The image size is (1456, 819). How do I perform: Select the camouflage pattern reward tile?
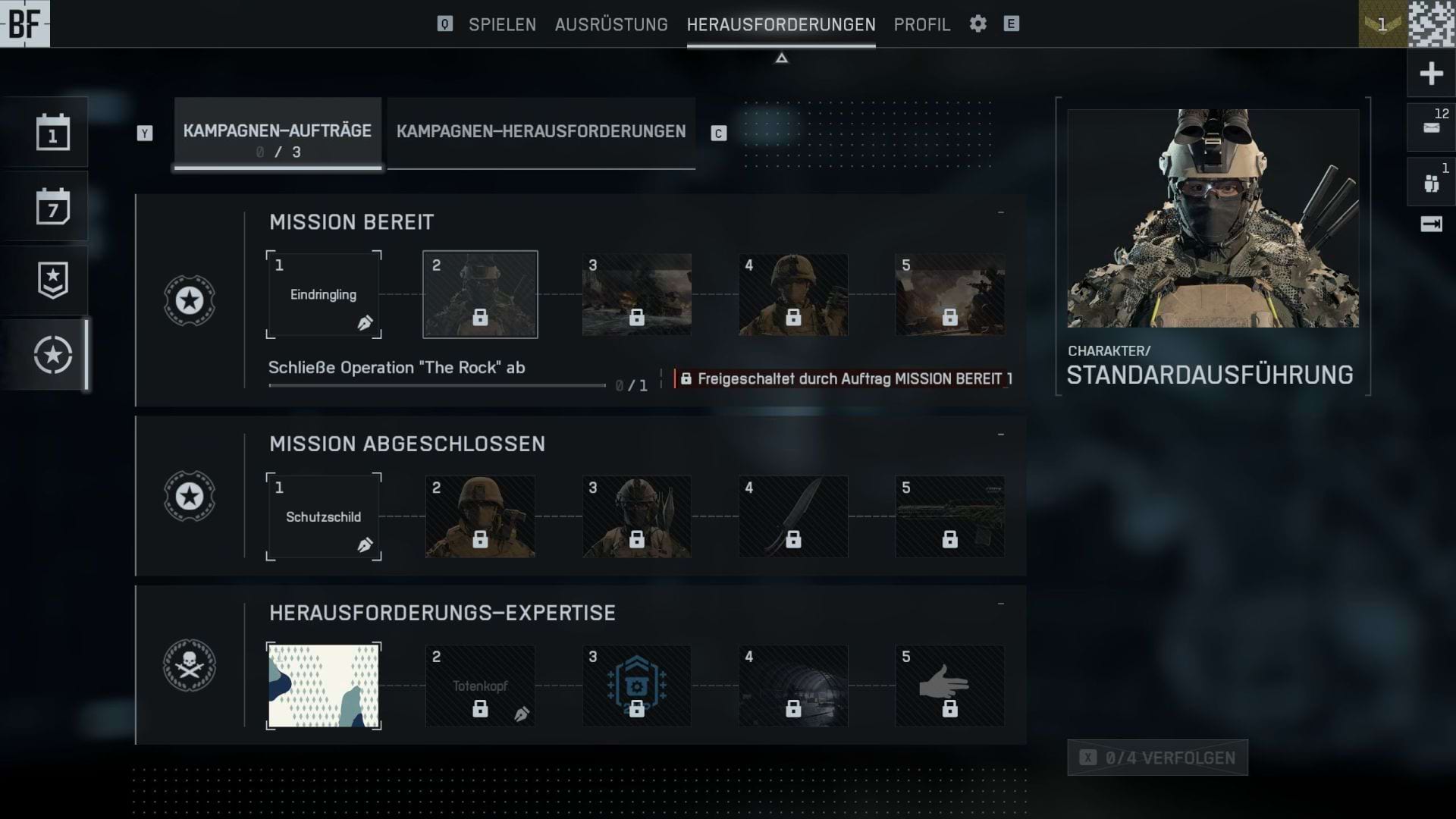tap(324, 686)
